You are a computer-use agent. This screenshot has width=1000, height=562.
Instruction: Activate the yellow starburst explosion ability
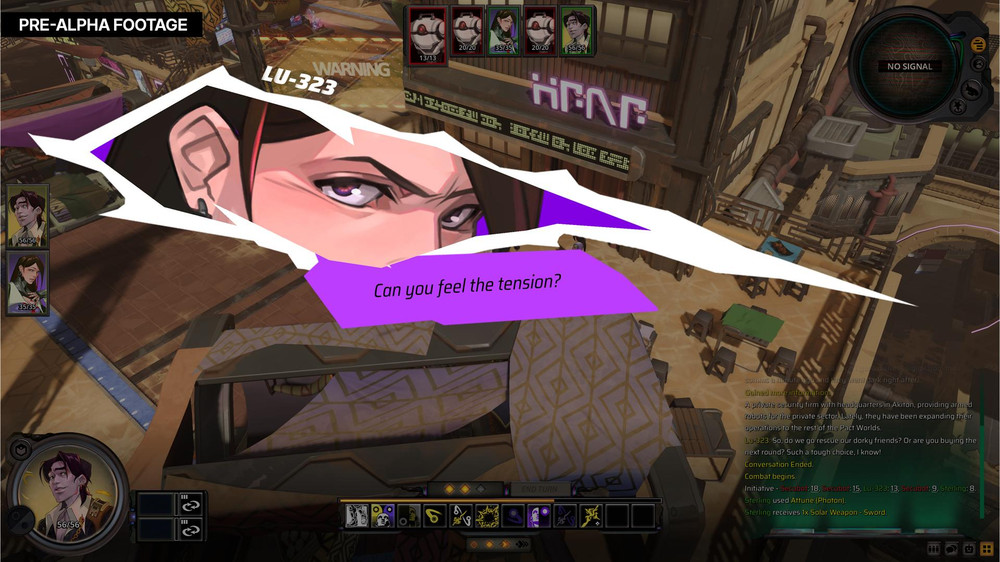(x=487, y=516)
